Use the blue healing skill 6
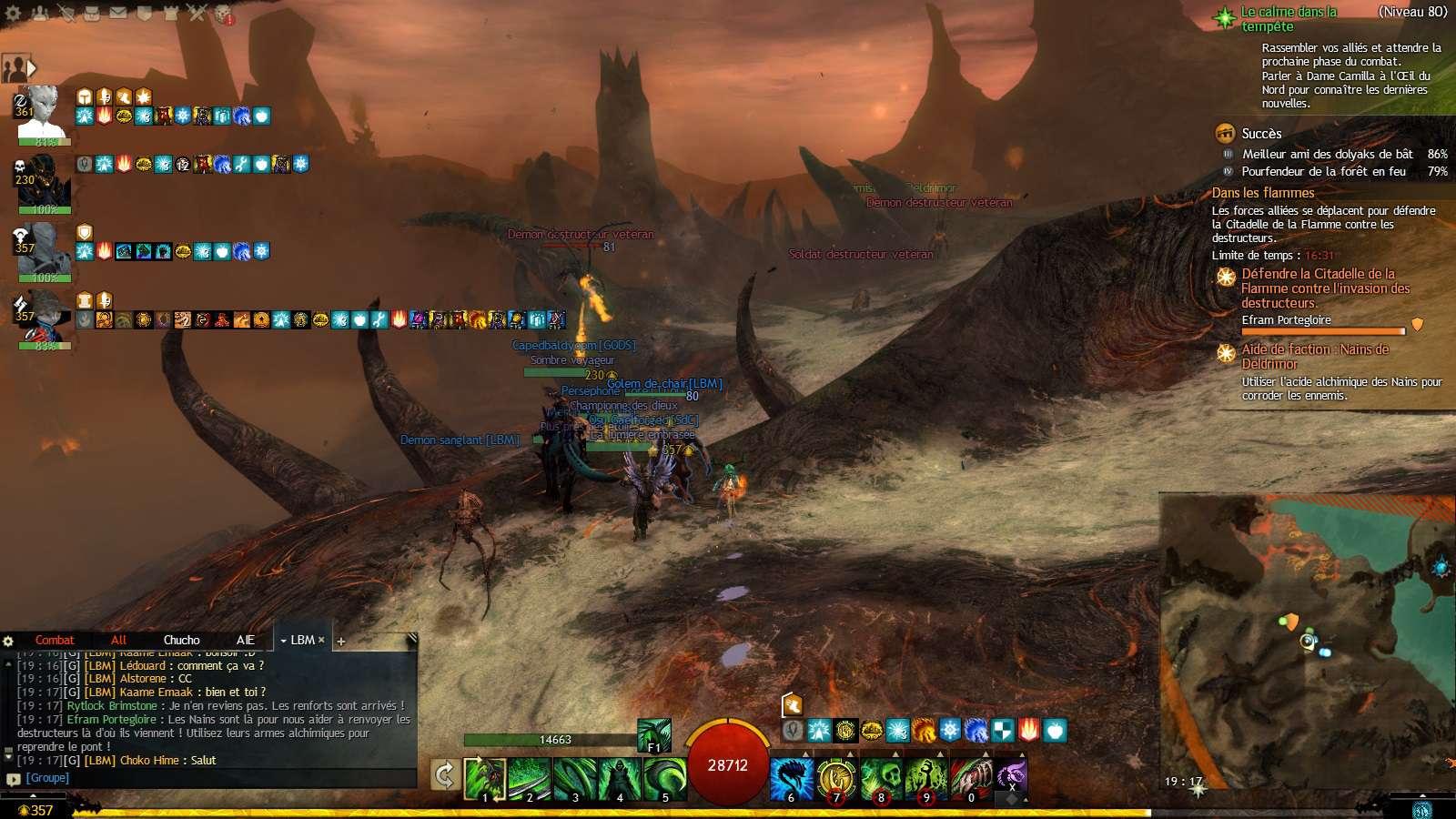 click(x=791, y=778)
